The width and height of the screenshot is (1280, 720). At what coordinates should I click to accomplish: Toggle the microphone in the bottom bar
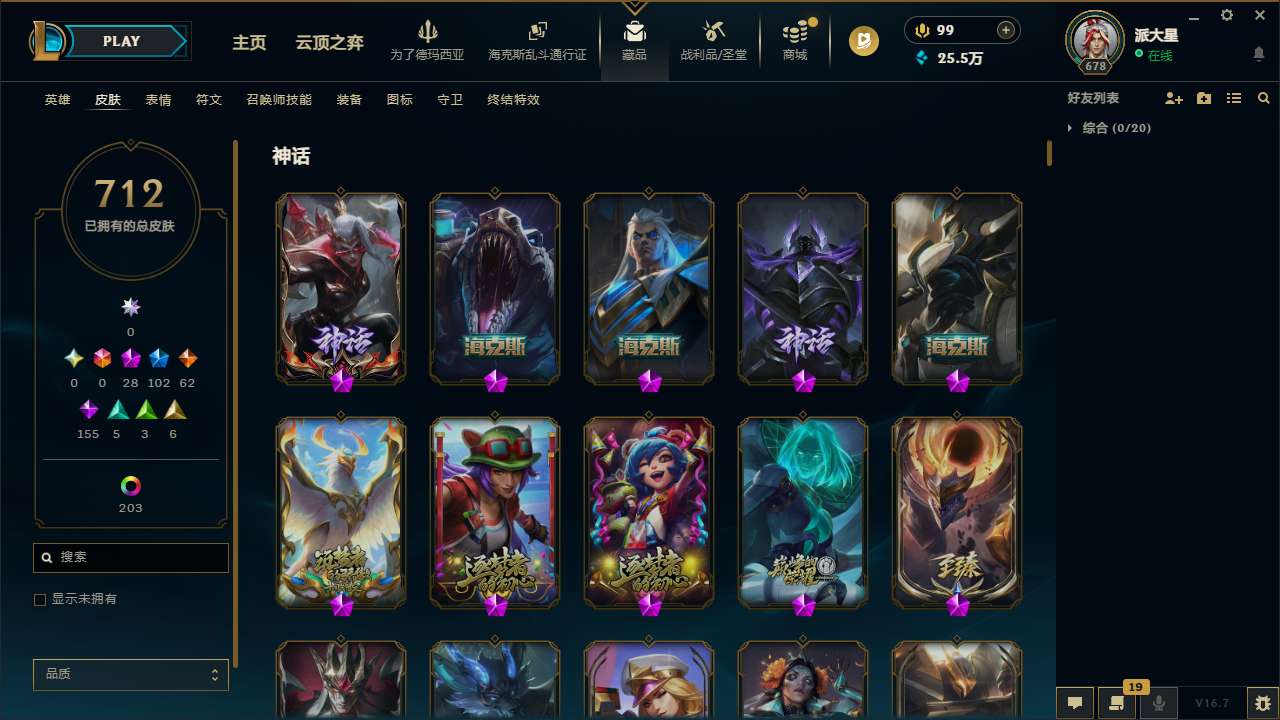pos(1158,703)
